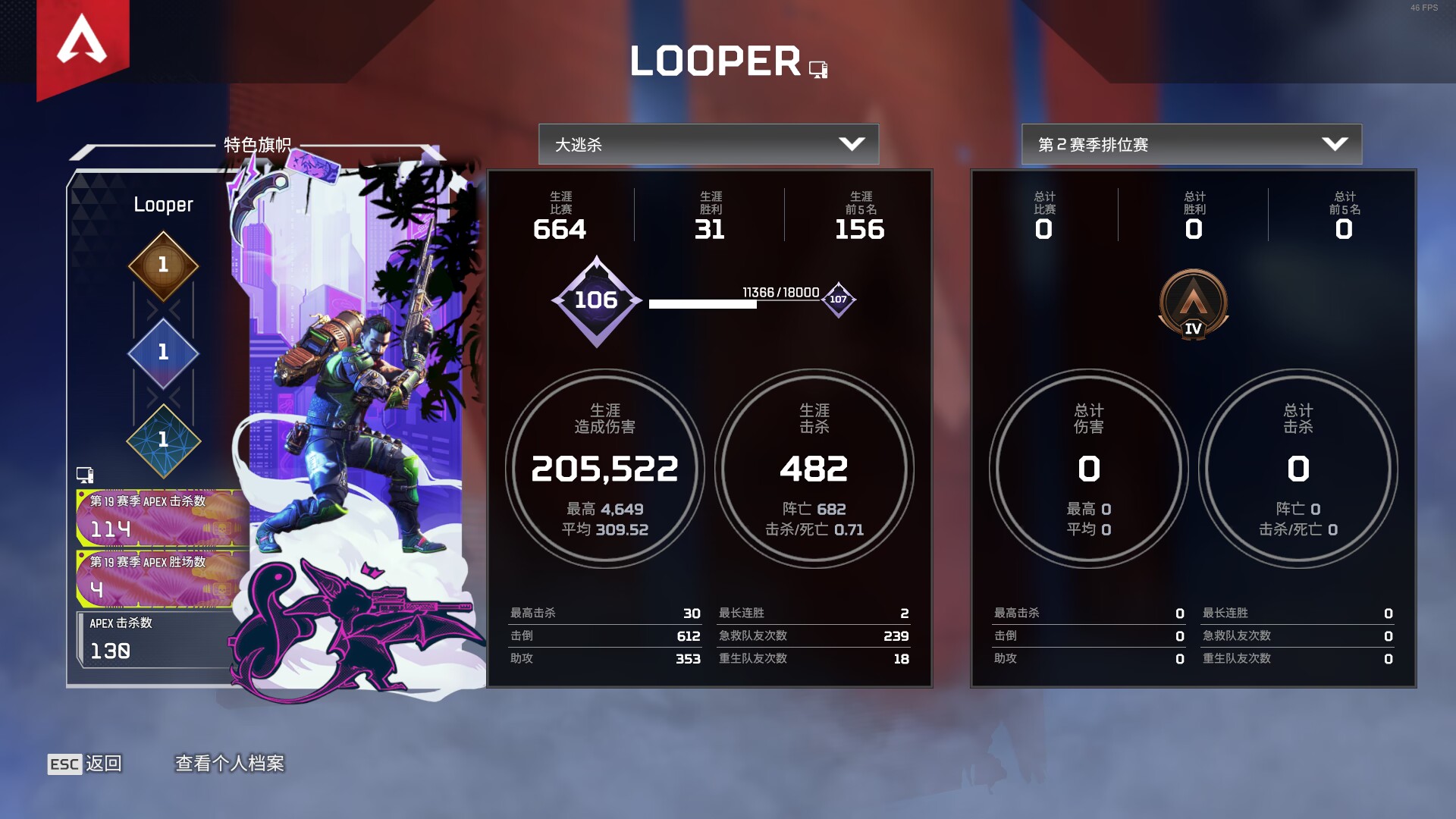Click the Looper name on the banner
Image resolution: width=1456 pixels, height=819 pixels.
point(163,205)
